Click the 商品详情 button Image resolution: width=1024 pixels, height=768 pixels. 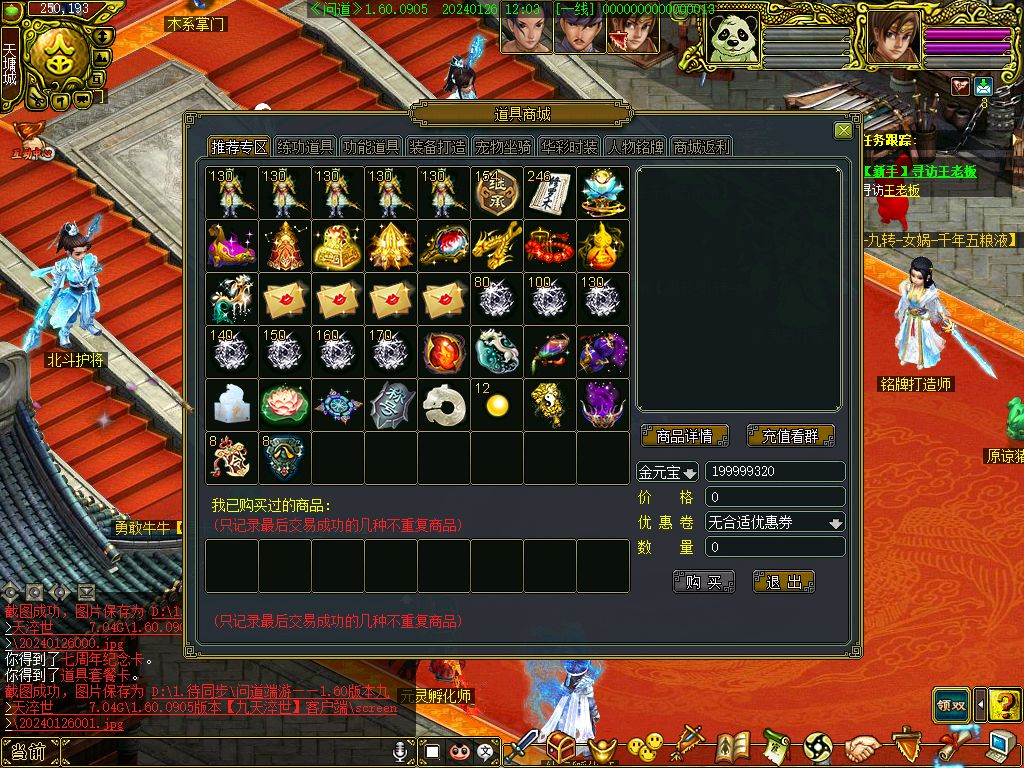685,436
